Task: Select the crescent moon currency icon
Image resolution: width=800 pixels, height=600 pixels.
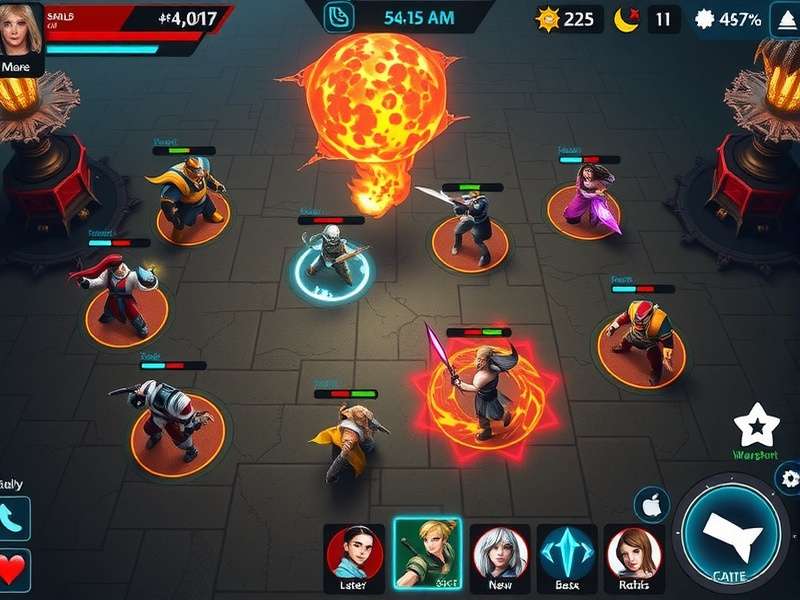Action: coord(628,19)
